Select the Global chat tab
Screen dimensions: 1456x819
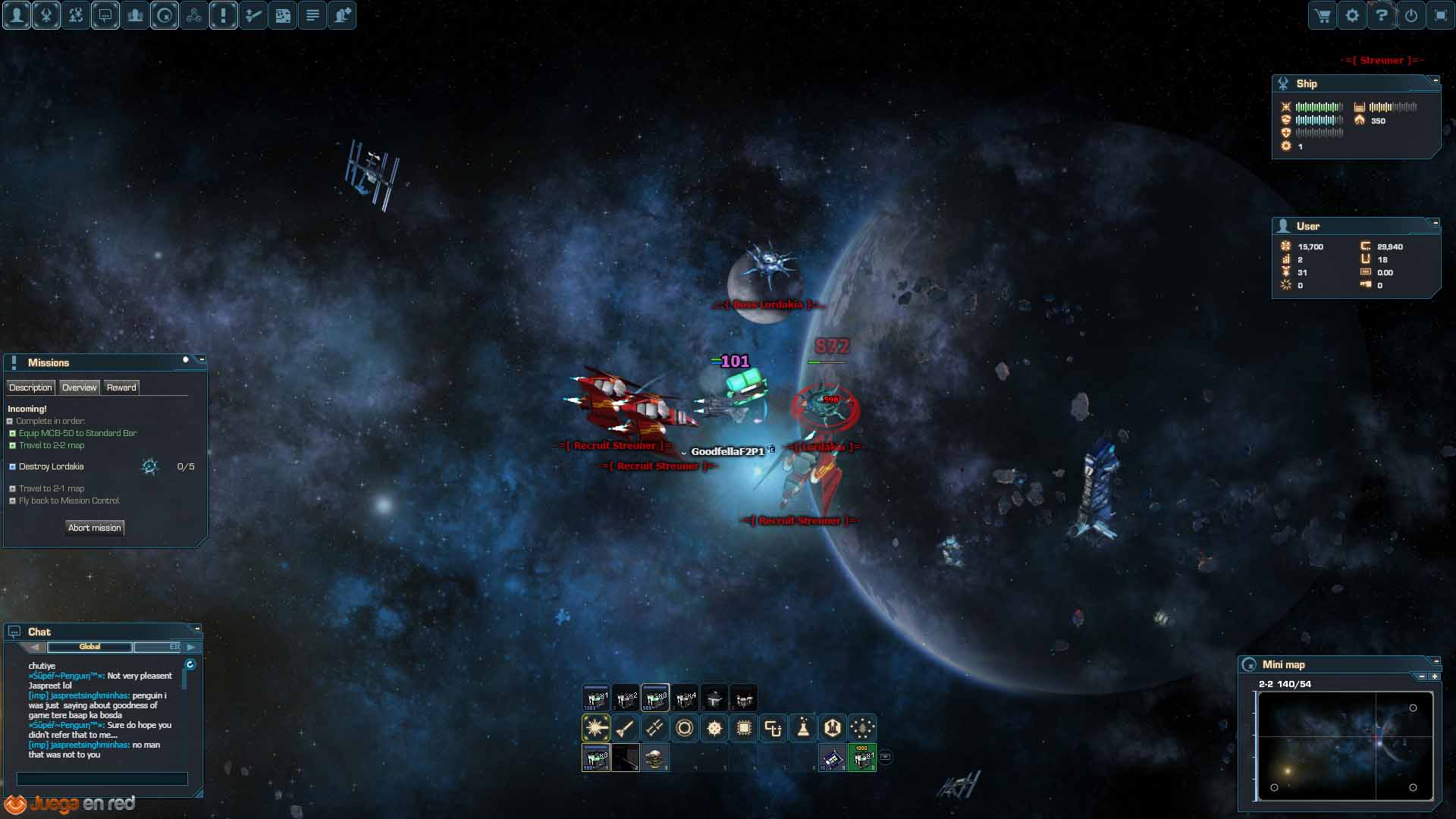click(89, 647)
